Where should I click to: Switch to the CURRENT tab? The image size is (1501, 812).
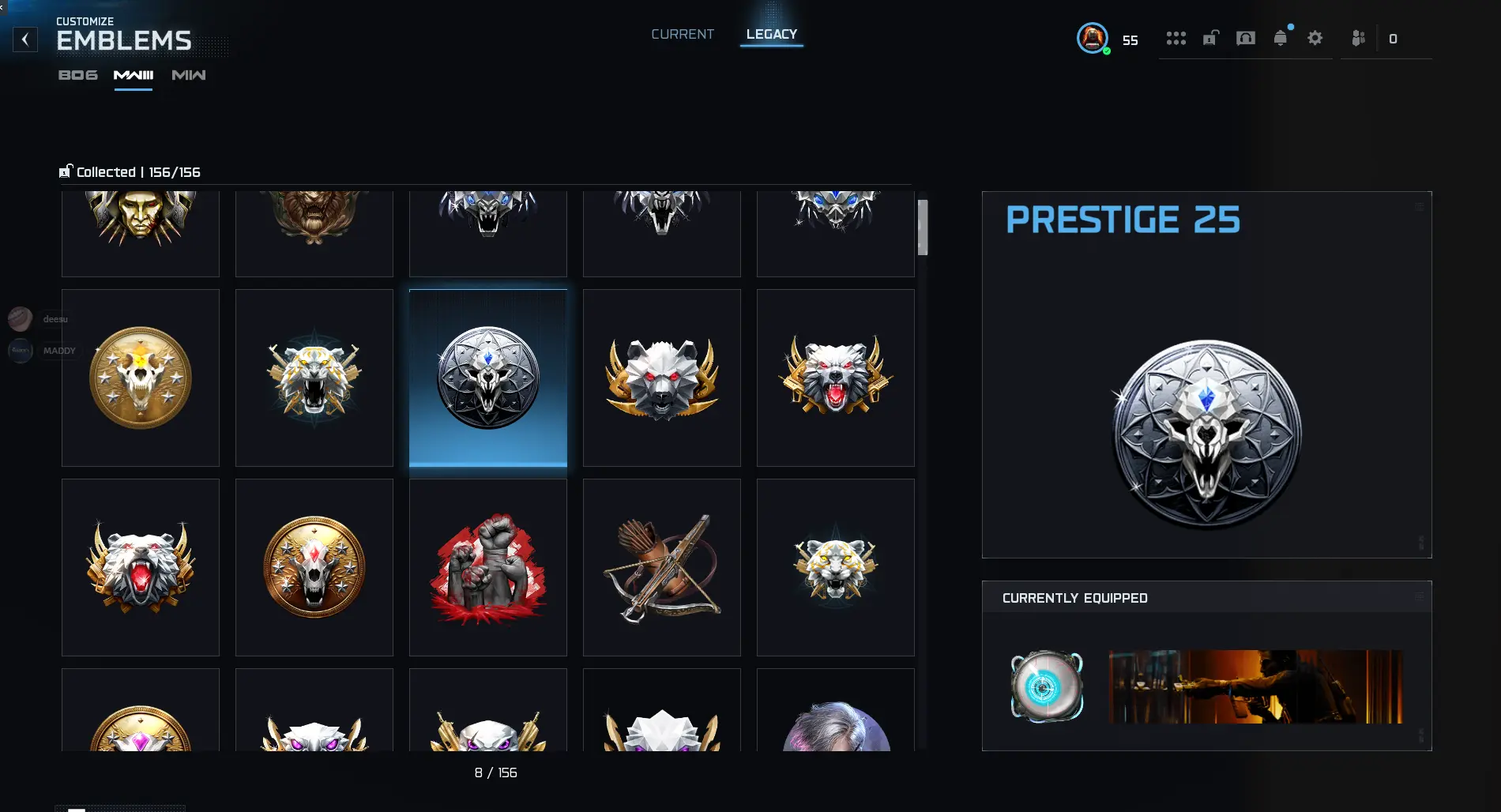click(682, 34)
